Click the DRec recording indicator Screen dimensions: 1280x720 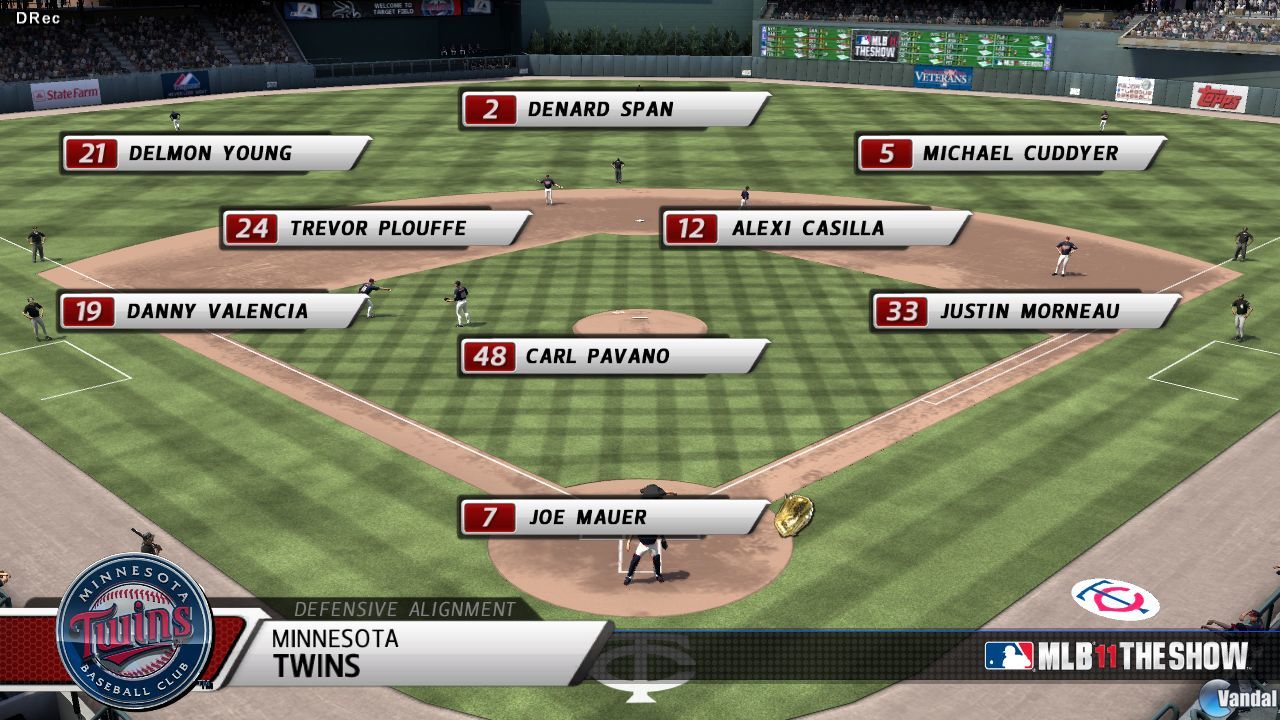coord(38,16)
